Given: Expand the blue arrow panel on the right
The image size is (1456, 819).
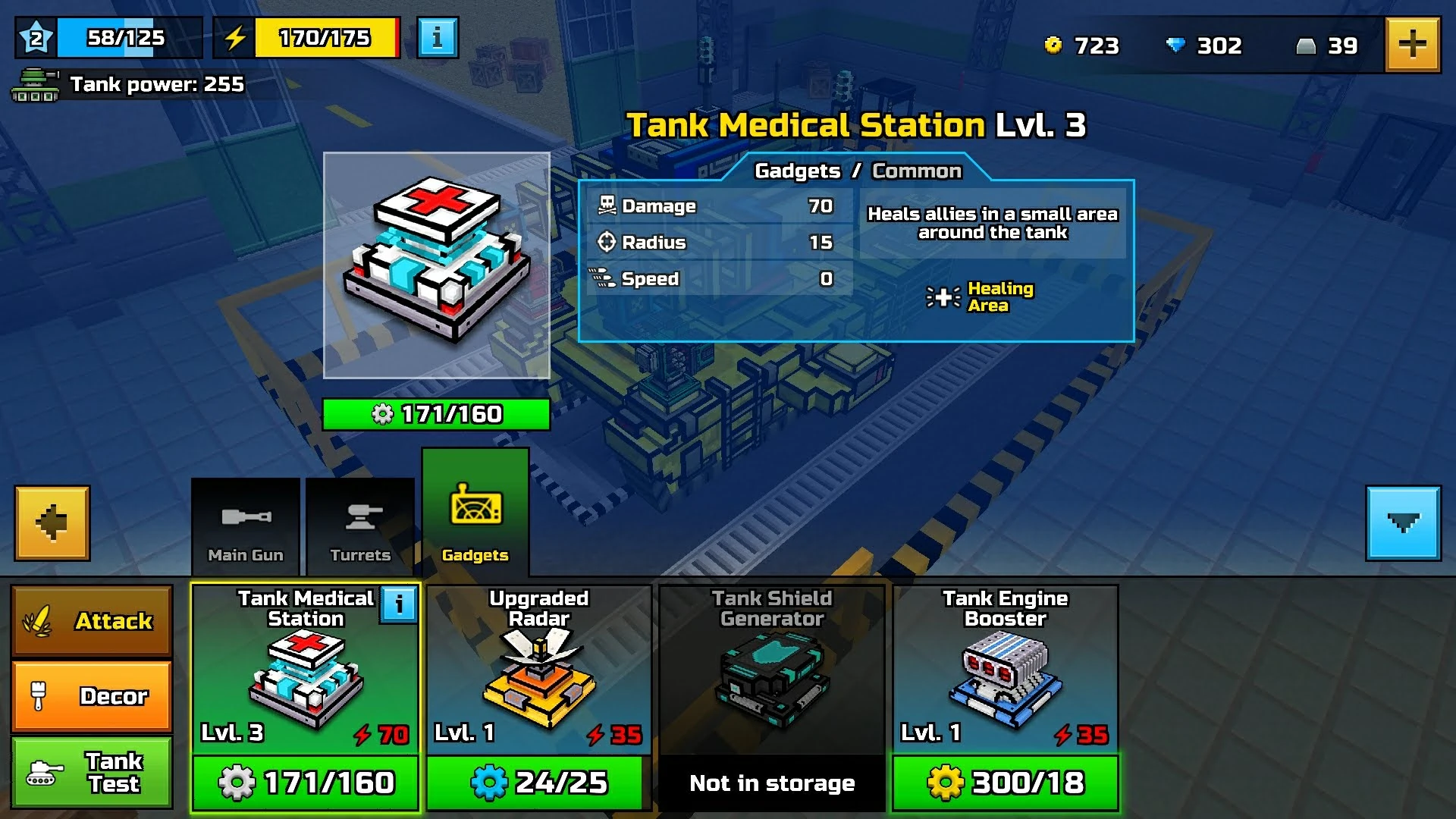Looking at the screenshot, I should [1404, 522].
